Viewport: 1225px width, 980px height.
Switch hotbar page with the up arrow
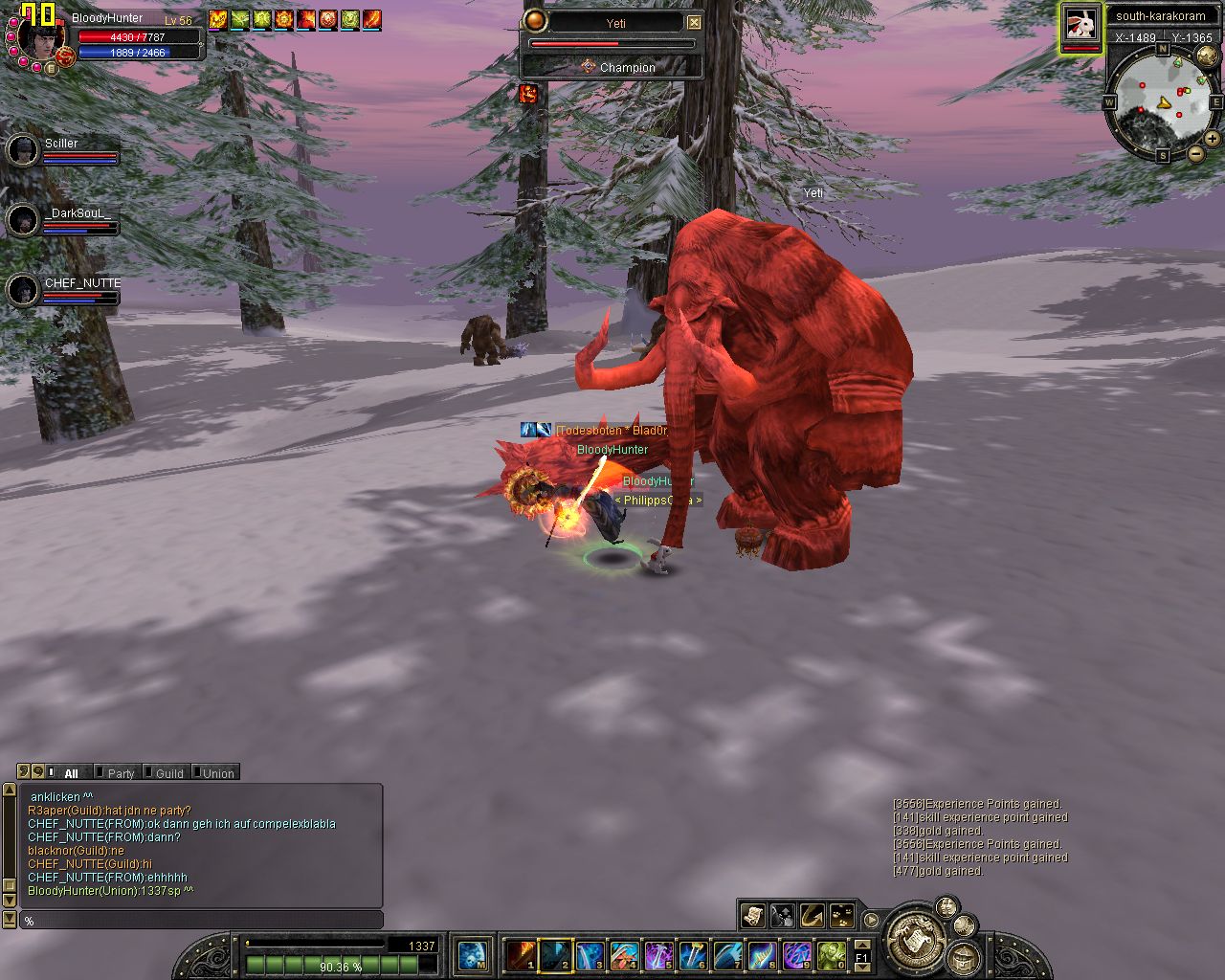tap(861, 945)
